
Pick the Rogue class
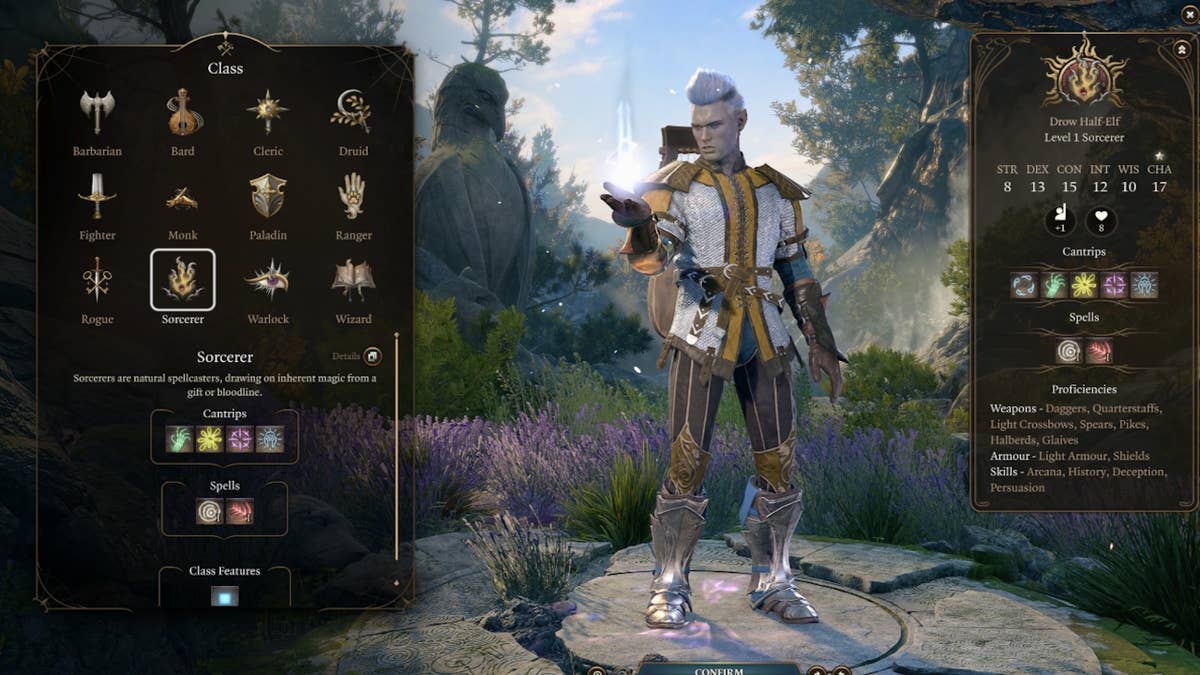(x=97, y=281)
